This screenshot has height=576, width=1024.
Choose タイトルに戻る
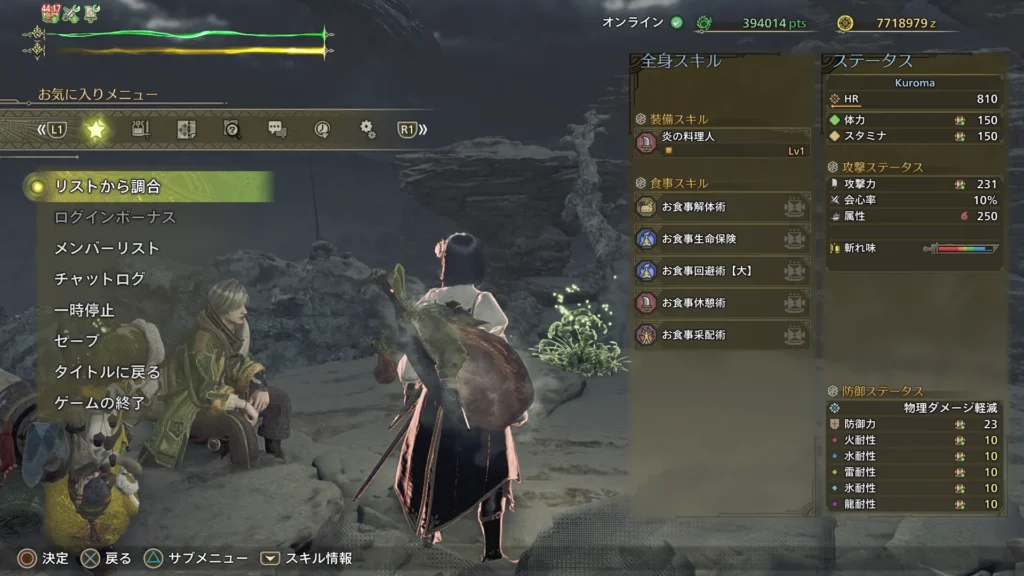(106, 372)
